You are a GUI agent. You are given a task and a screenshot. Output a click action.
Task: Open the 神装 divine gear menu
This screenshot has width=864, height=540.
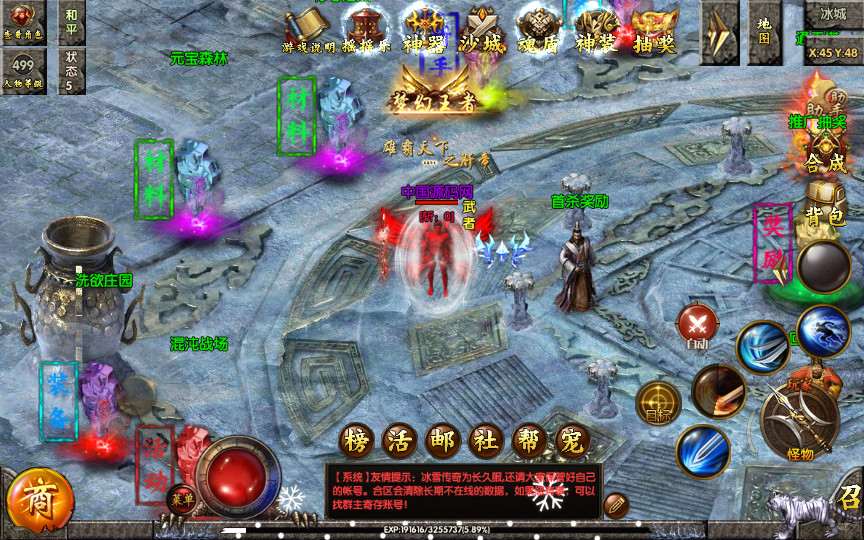coord(599,28)
